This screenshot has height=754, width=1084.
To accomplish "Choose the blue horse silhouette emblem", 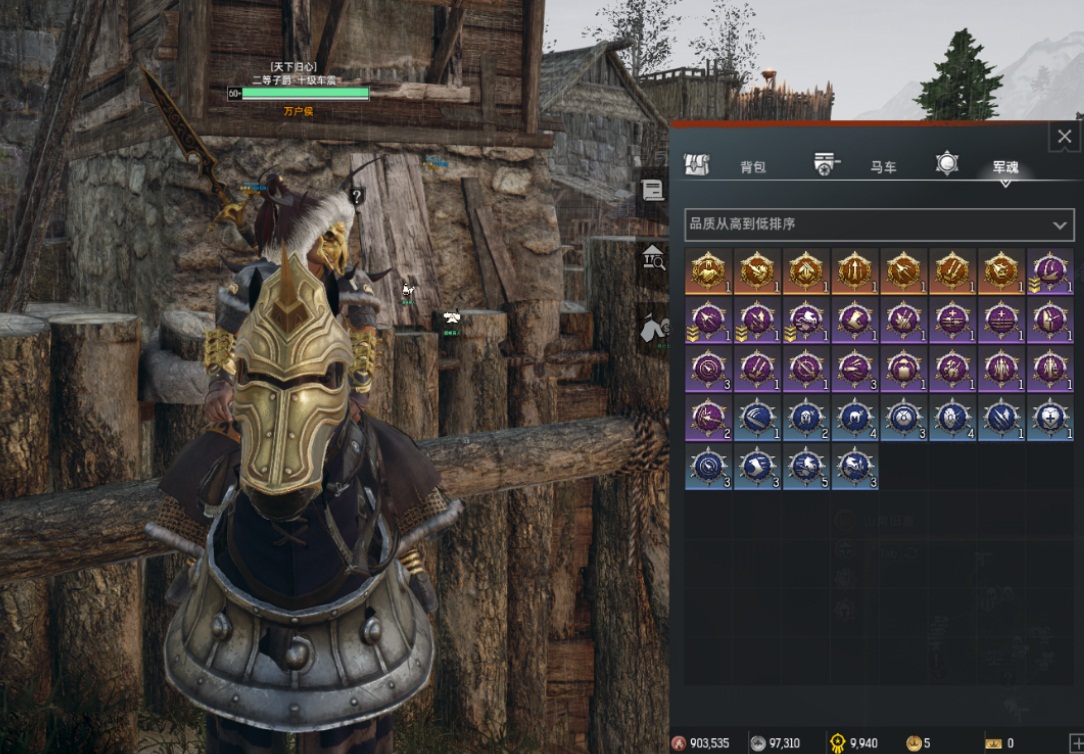I will [x=855, y=417].
